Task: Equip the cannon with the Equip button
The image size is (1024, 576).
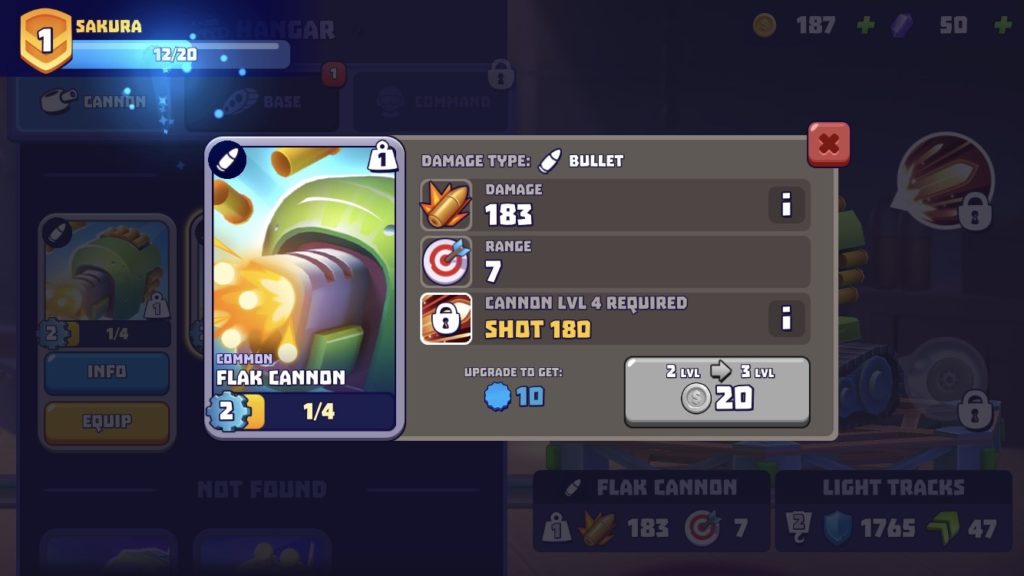Action: click(106, 422)
